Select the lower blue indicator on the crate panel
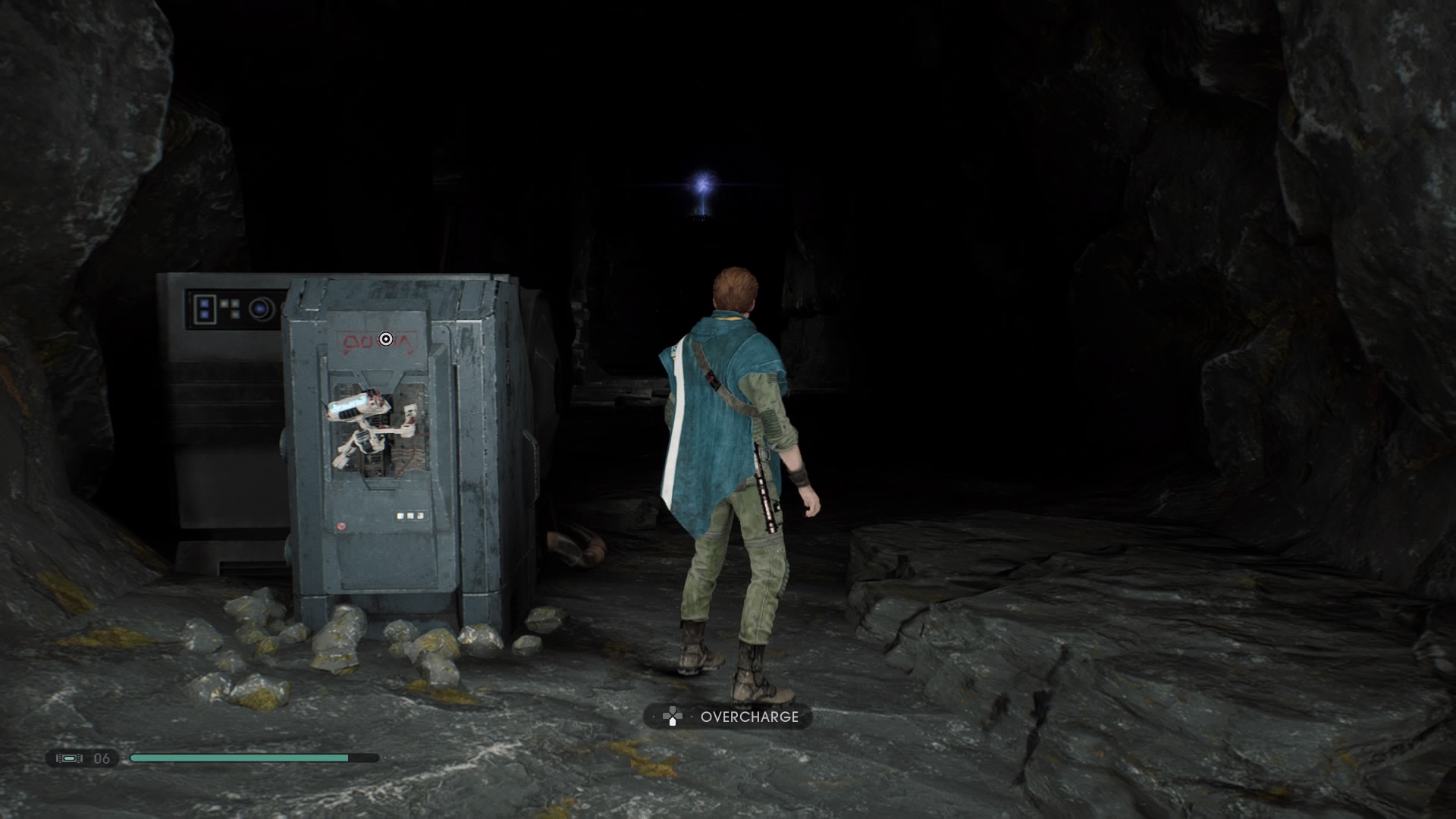This screenshot has width=1456, height=819. pyautogui.click(x=206, y=315)
